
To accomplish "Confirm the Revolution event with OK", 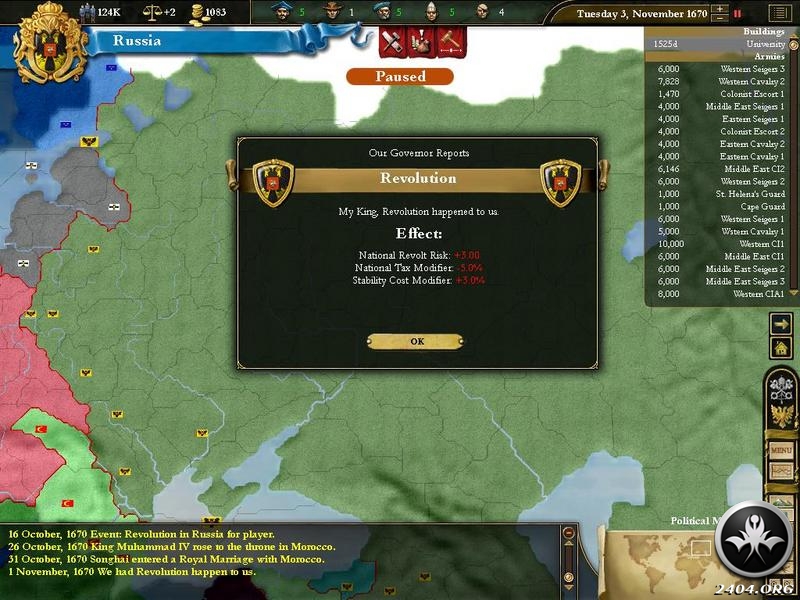I will tap(415, 341).
